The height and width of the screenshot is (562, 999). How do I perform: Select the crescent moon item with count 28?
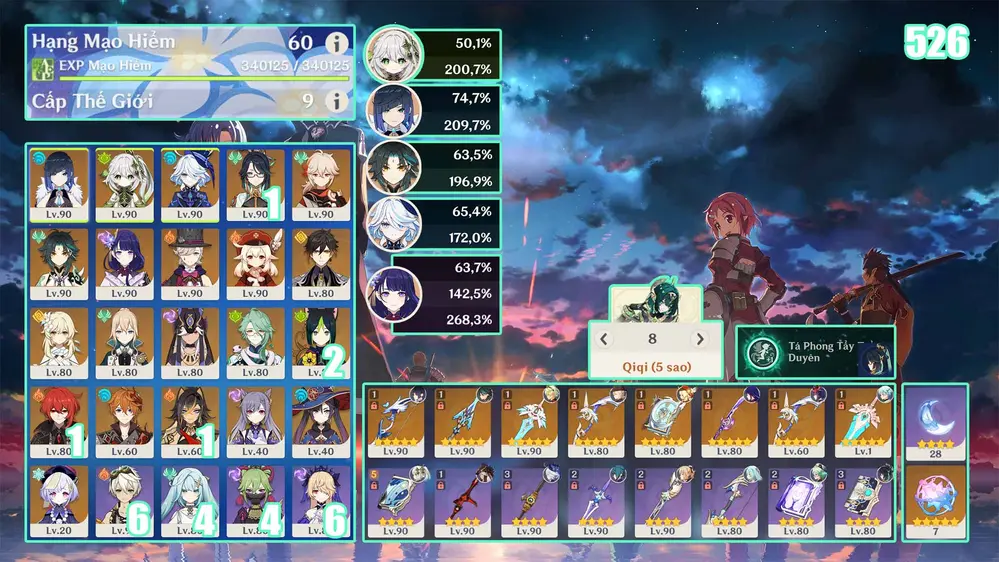click(x=935, y=423)
